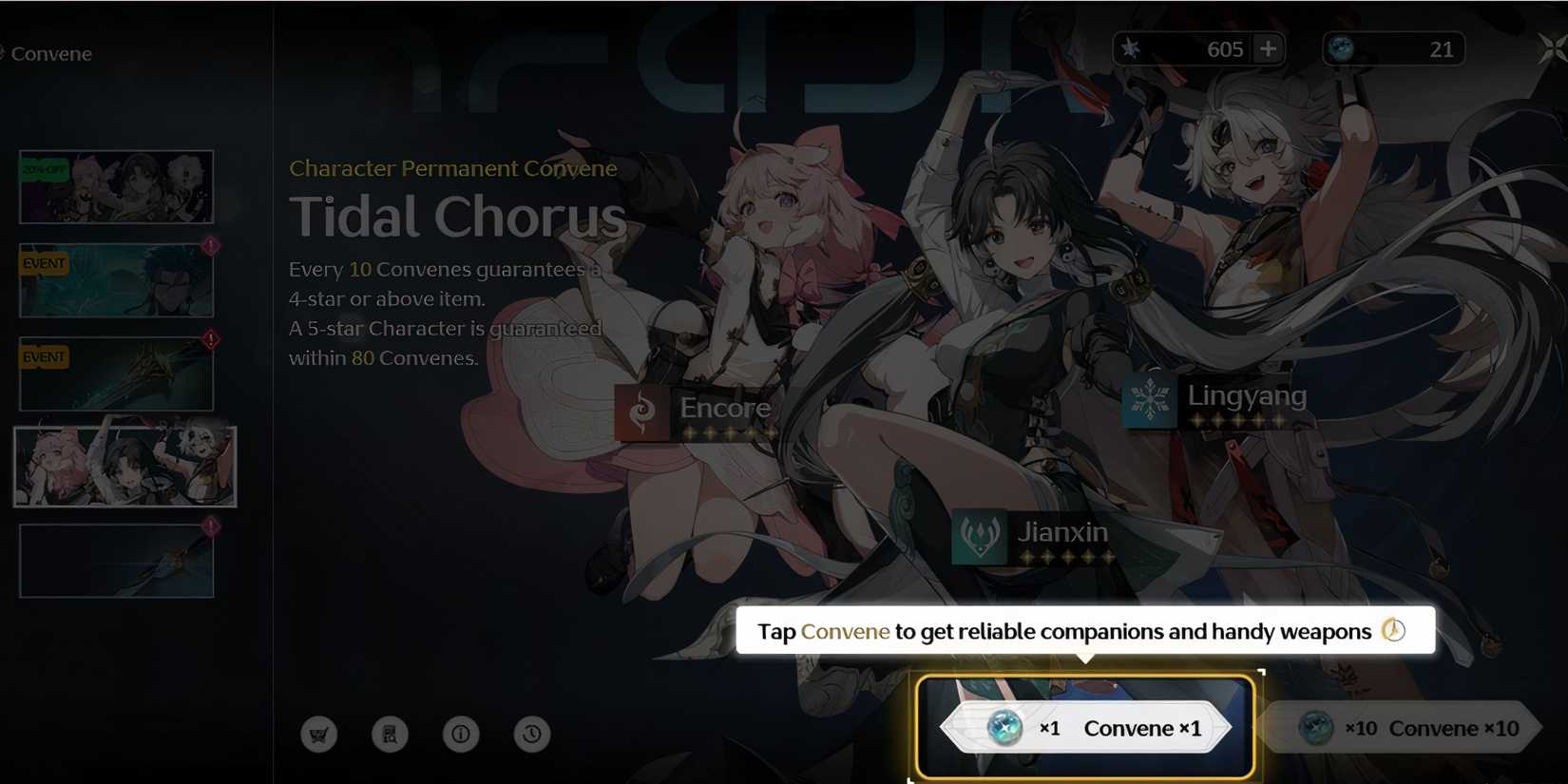Switch to the 20%-off beginner banner
Image resolution: width=1568 pixels, height=784 pixels.
pyautogui.click(x=115, y=186)
